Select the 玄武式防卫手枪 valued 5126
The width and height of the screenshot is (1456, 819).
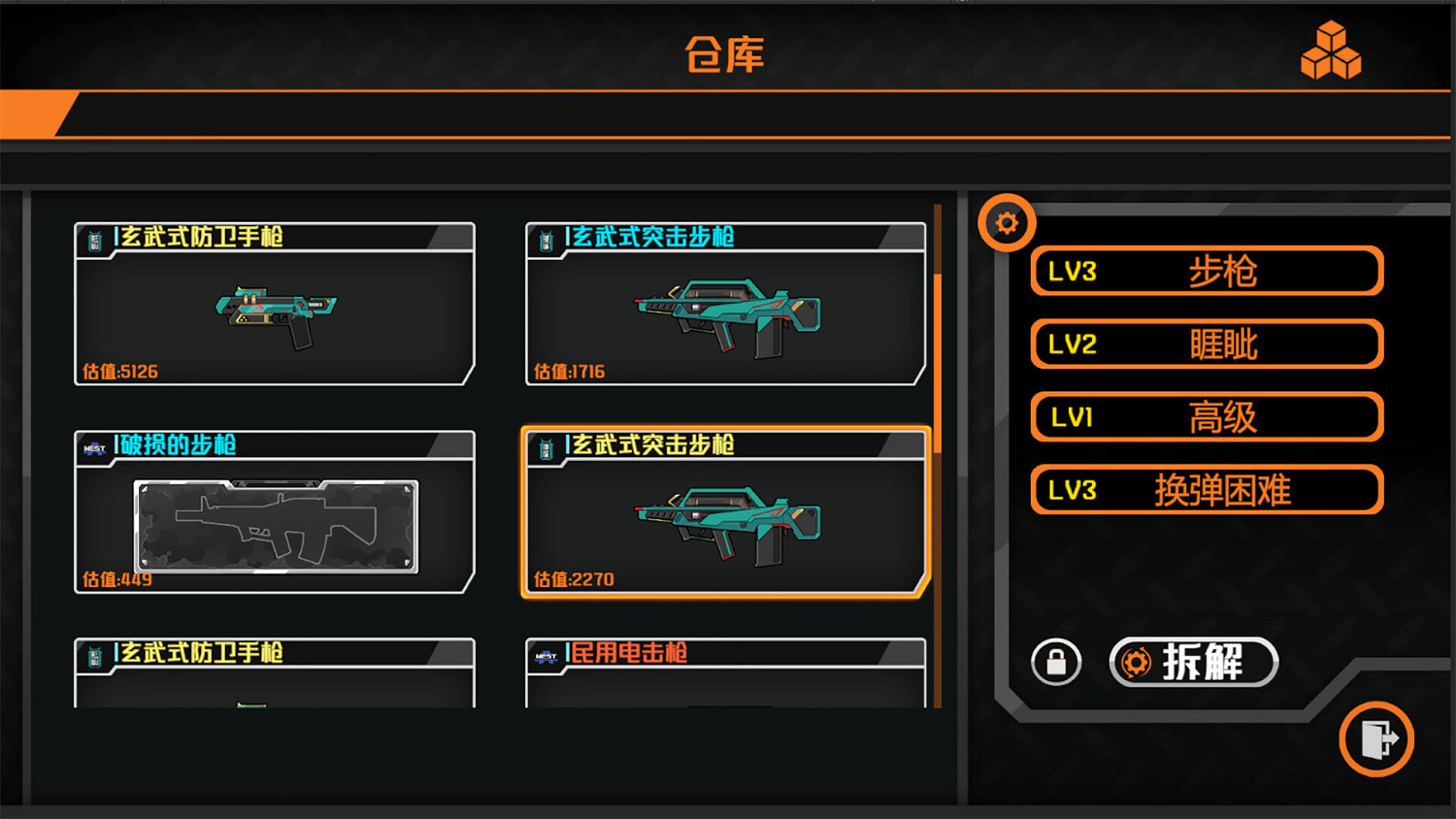pos(275,306)
